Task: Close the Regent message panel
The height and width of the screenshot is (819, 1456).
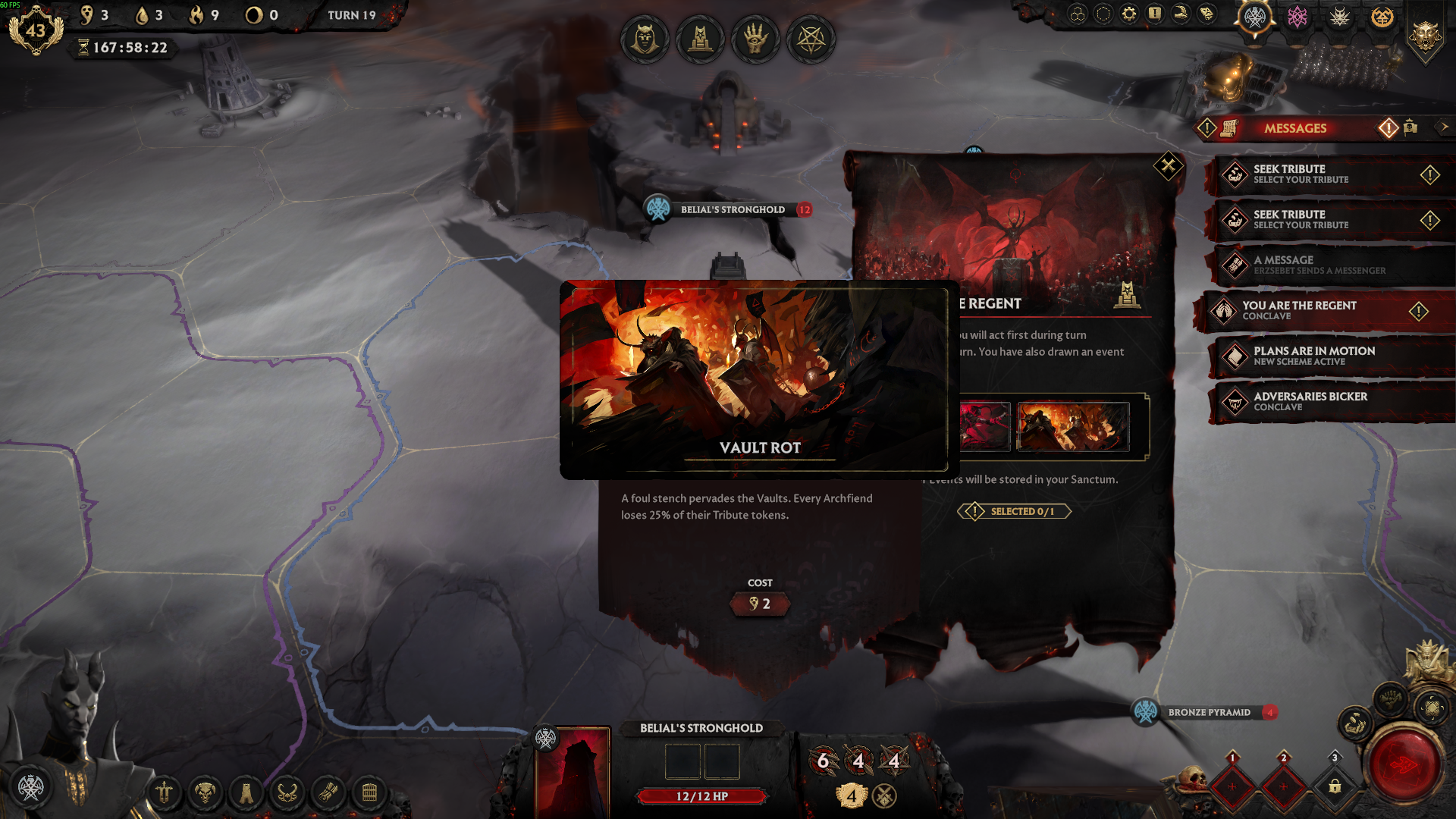Action: coord(1168,166)
